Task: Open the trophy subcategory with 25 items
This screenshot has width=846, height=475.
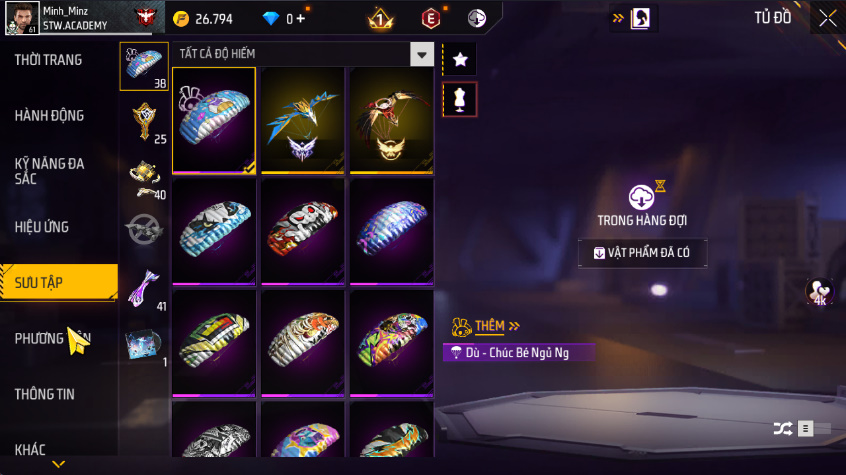Action: 144,121
